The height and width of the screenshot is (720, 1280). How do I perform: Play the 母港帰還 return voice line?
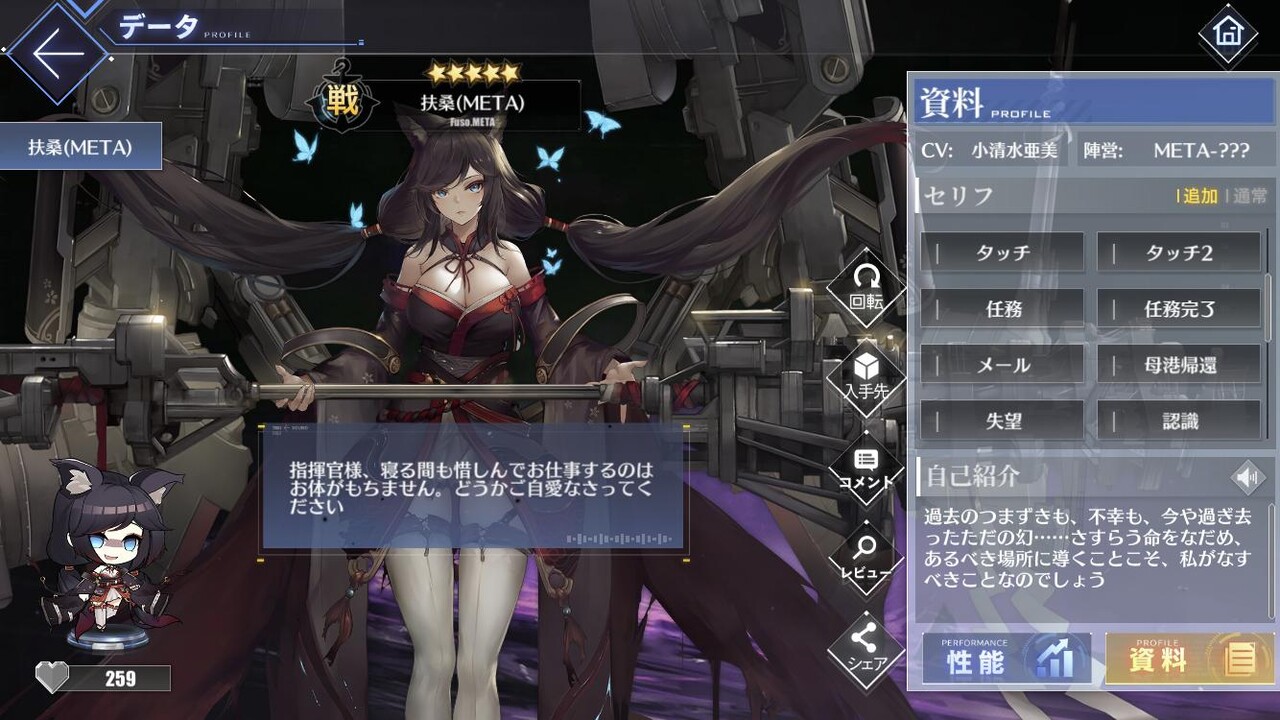1181,365
